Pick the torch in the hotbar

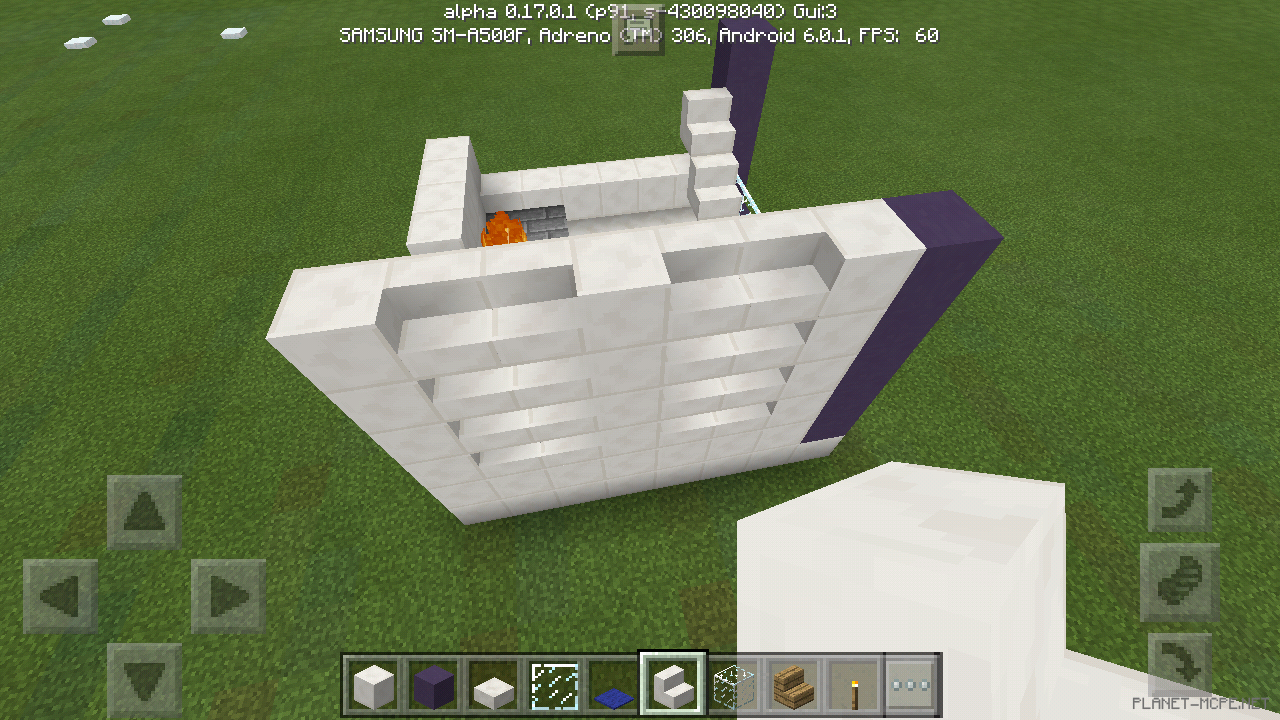pyautogui.click(x=852, y=687)
